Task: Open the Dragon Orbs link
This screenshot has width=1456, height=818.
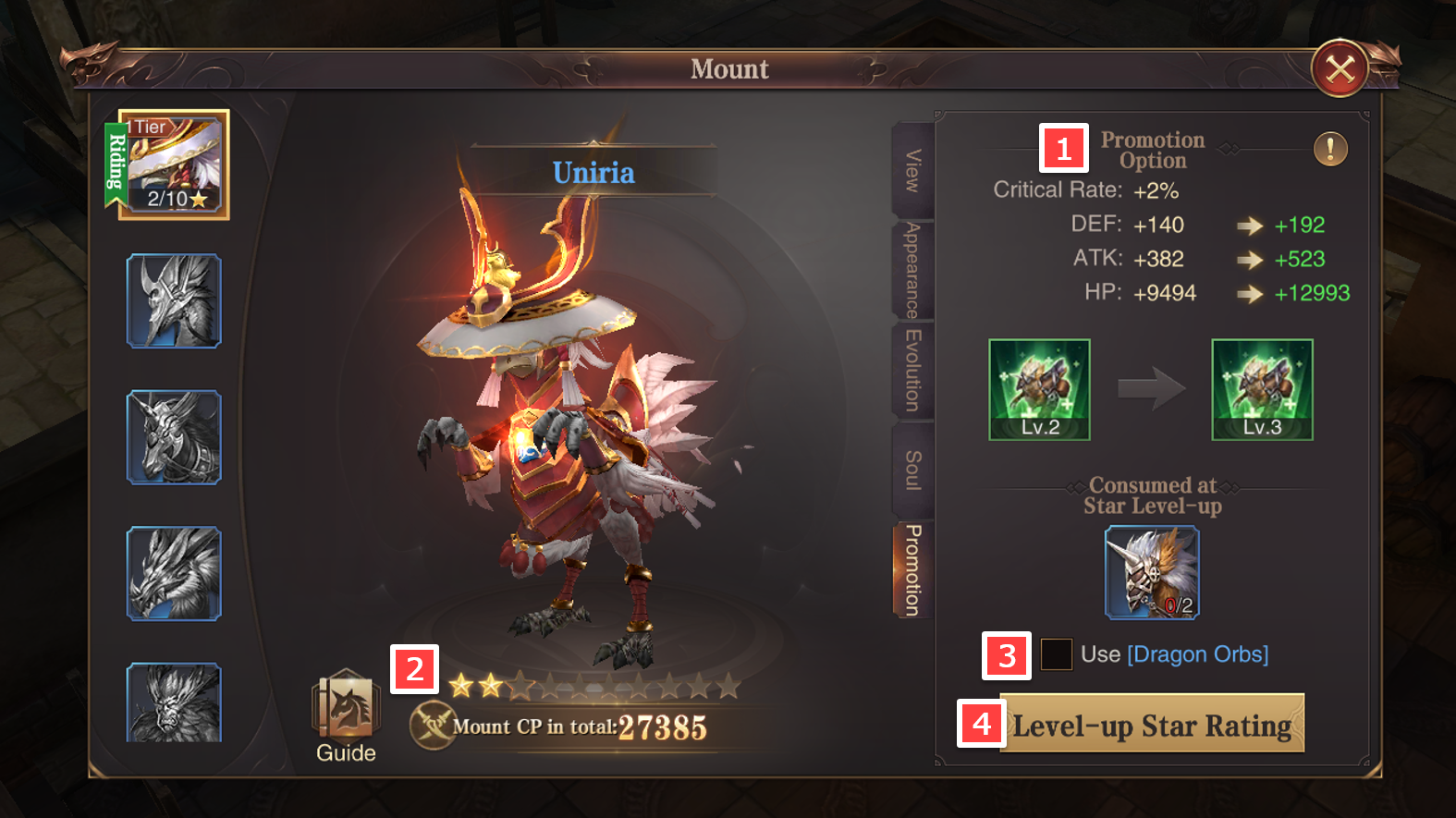Action: (x=1197, y=654)
